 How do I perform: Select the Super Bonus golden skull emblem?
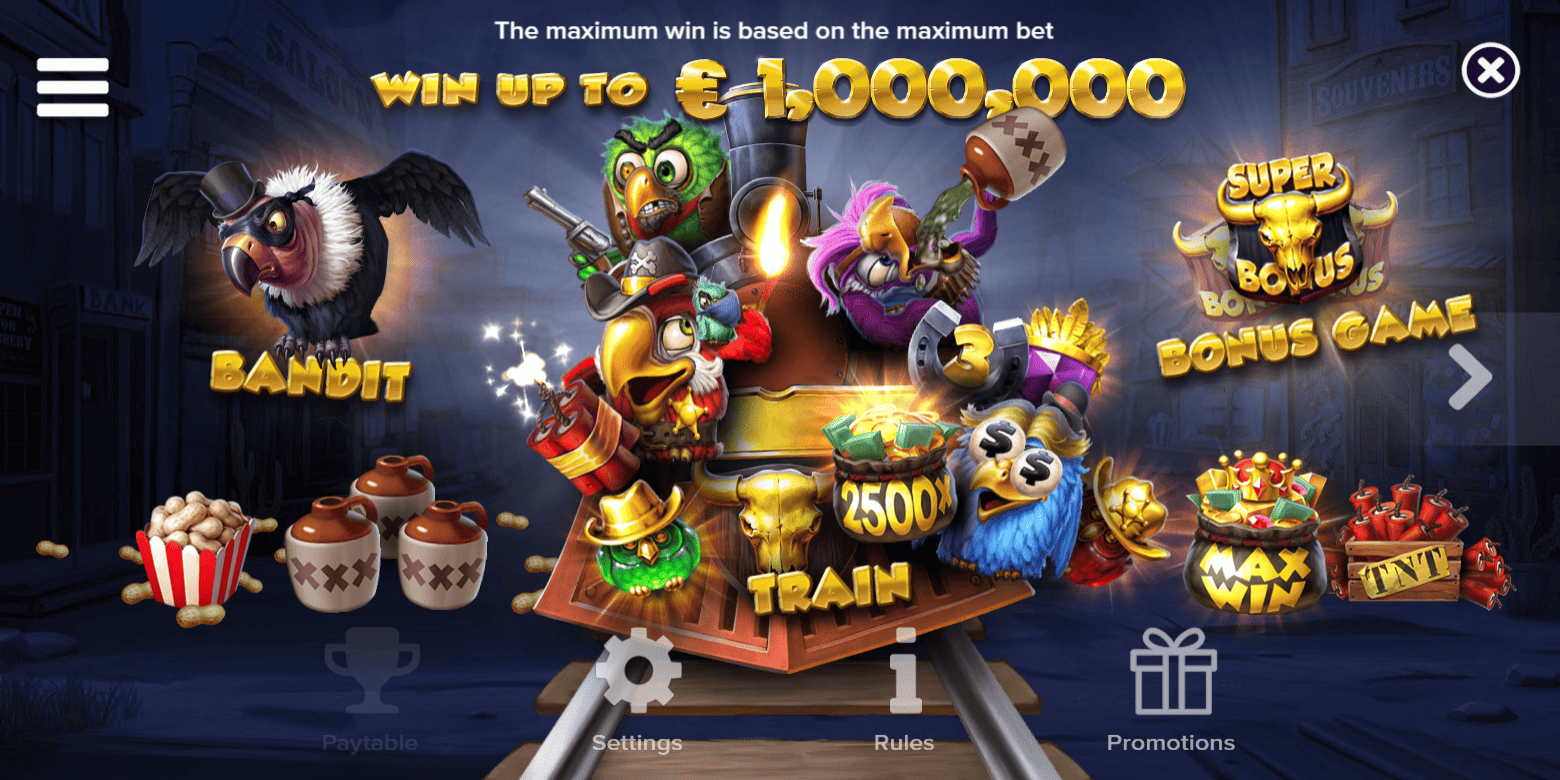[1285, 230]
